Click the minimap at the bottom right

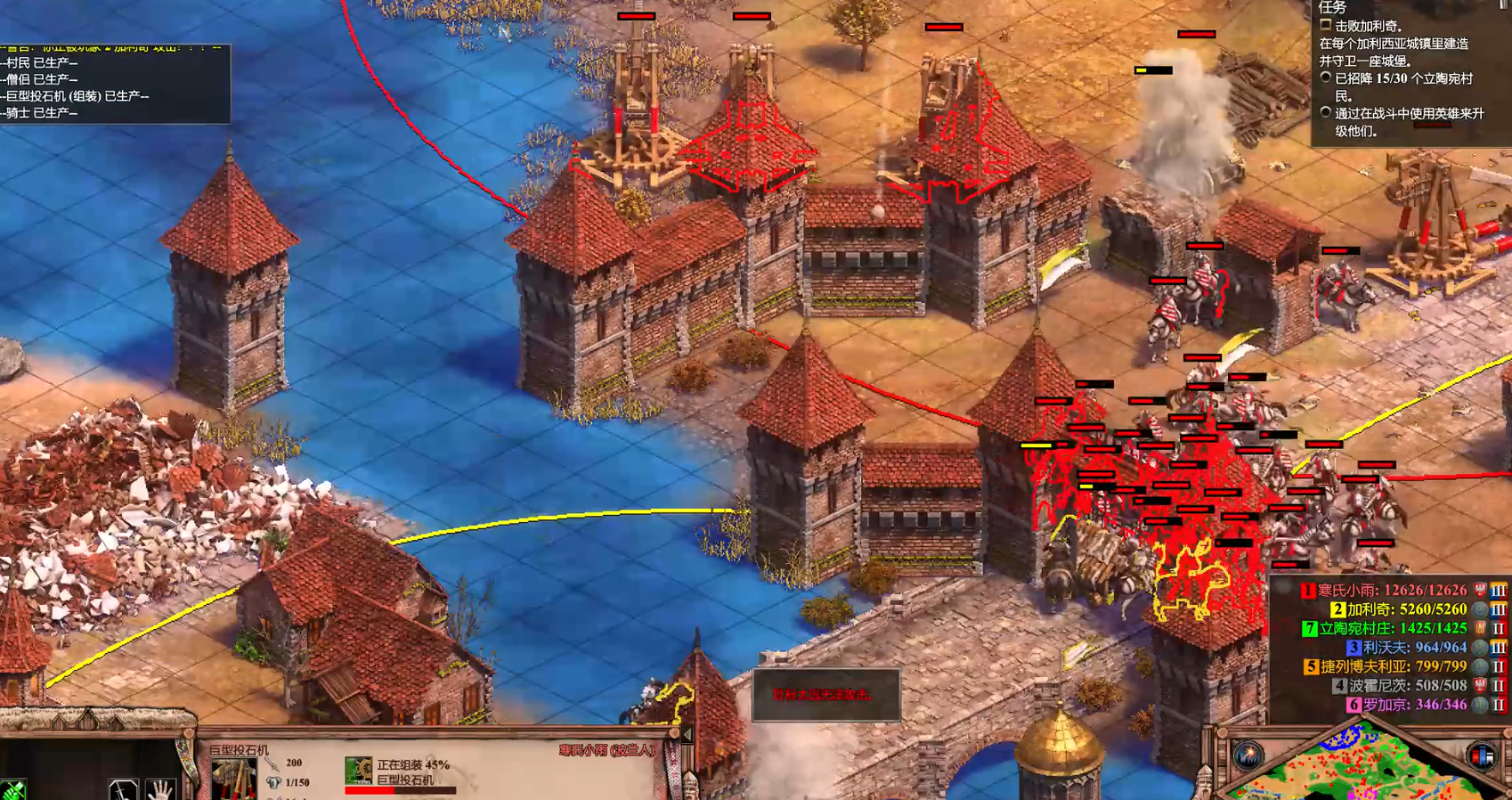pos(1362,766)
